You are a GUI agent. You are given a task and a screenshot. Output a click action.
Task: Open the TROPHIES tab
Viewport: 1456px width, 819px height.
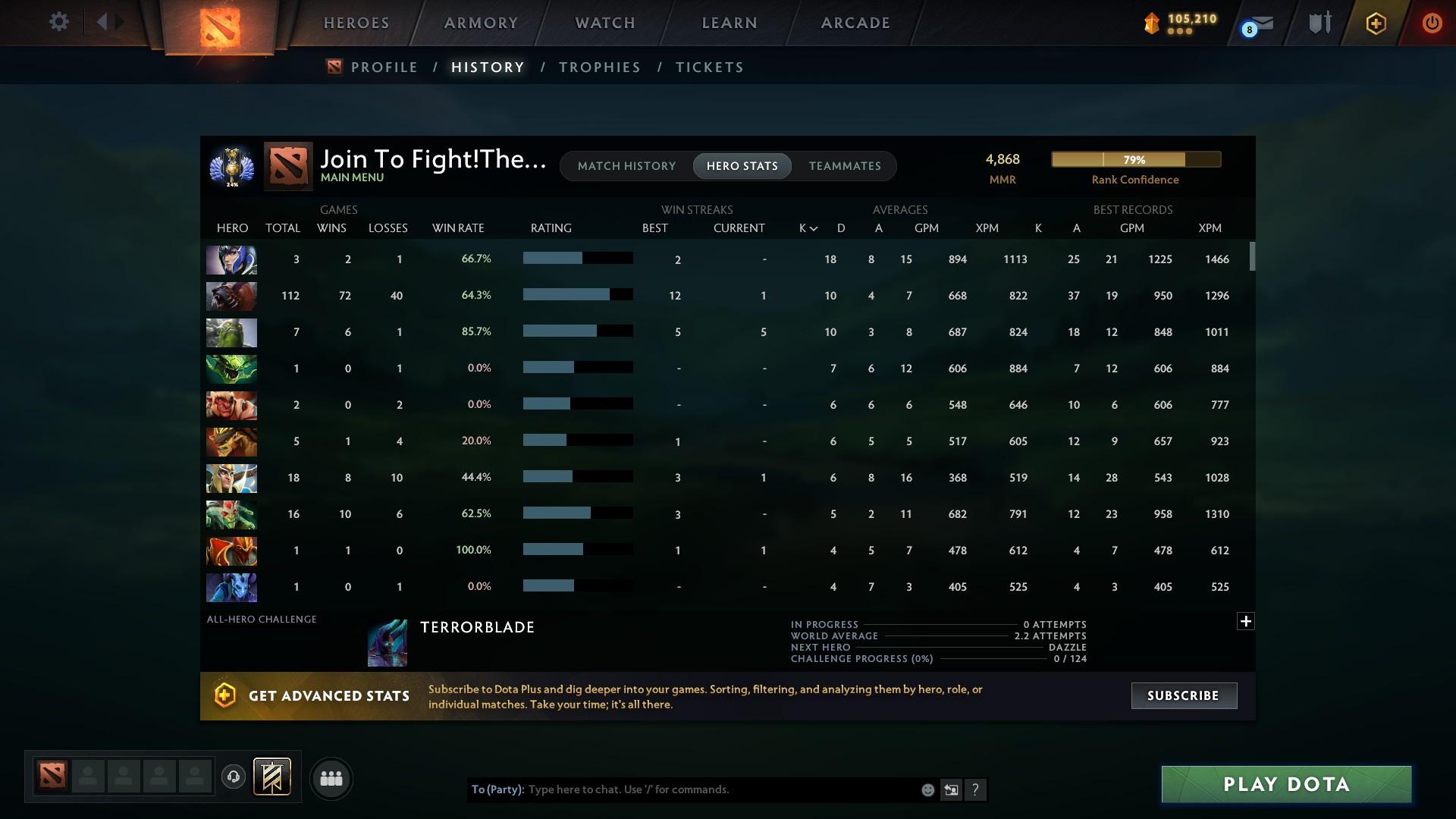coord(598,67)
